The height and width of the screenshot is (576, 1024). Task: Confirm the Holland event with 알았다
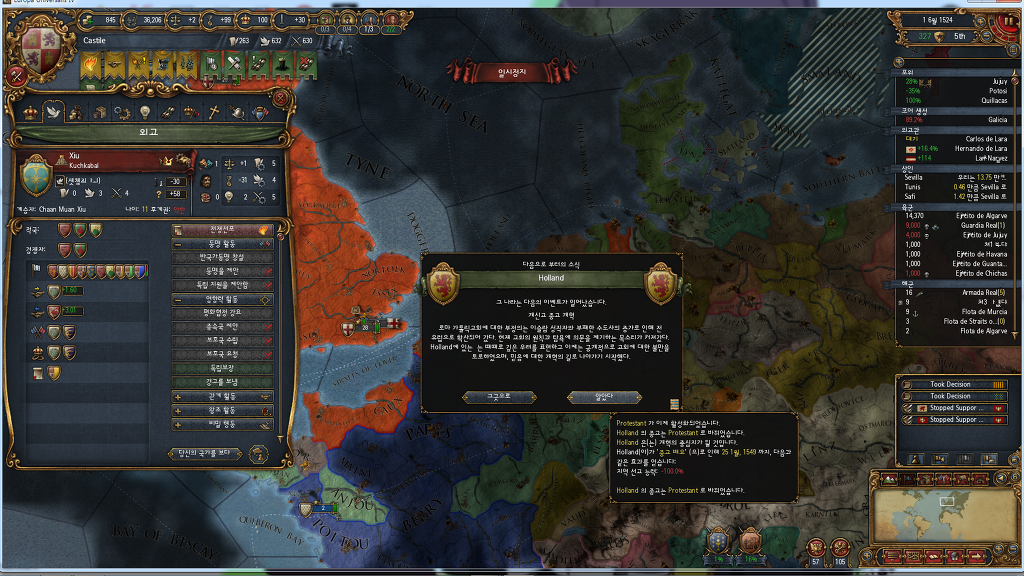(590, 396)
